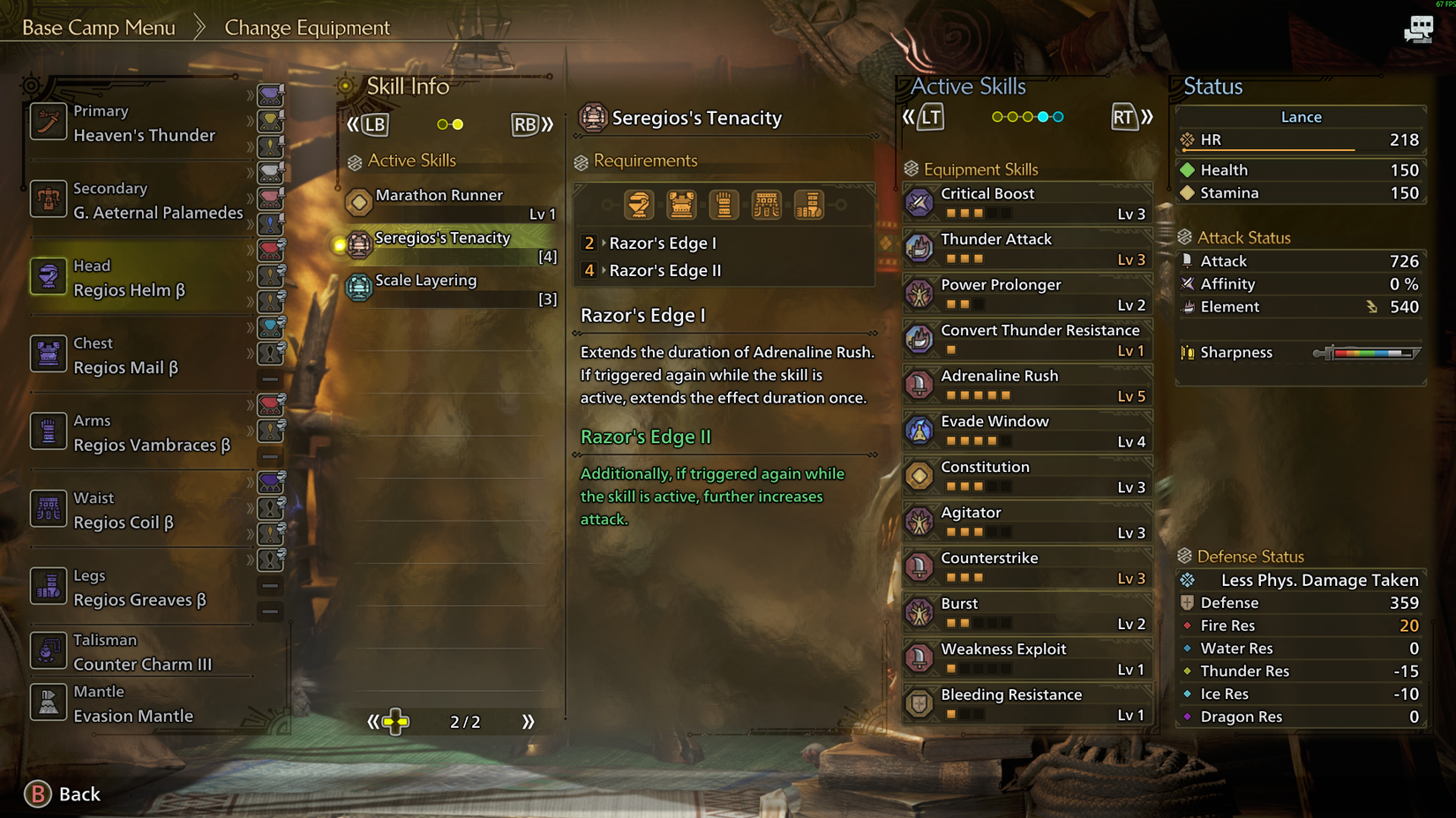Select the teal page dot in Active Skills pager

(1044, 116)
